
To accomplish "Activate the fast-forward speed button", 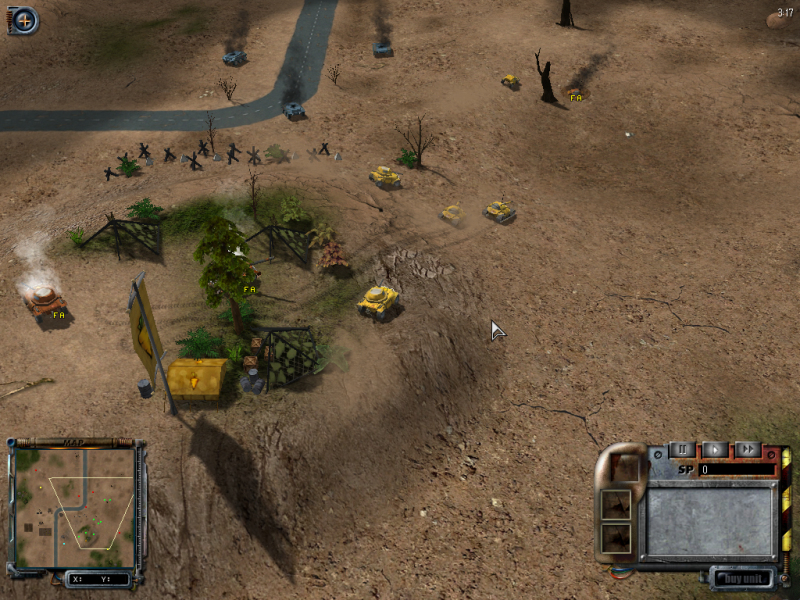I will point(747,450).
